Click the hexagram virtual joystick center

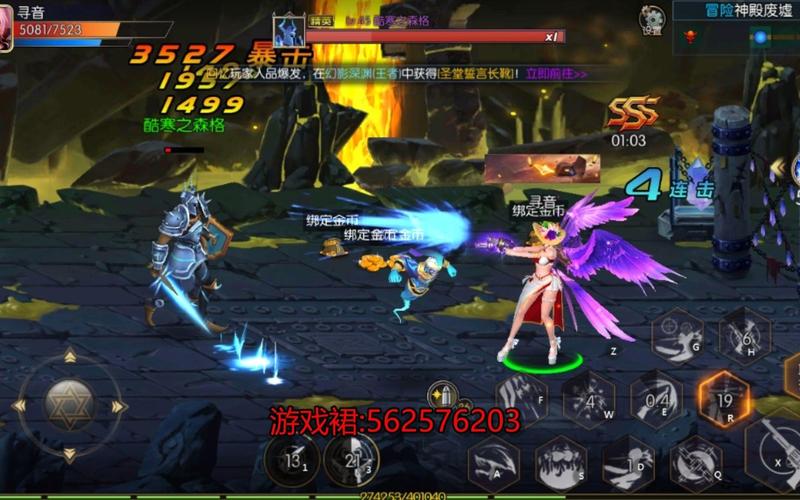pos(69,405)
